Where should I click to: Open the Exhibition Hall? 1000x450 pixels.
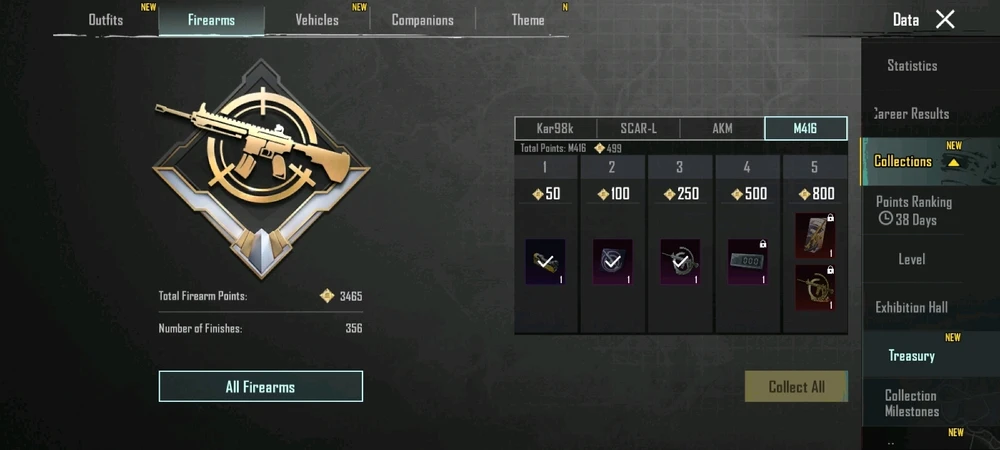(912, 307)
